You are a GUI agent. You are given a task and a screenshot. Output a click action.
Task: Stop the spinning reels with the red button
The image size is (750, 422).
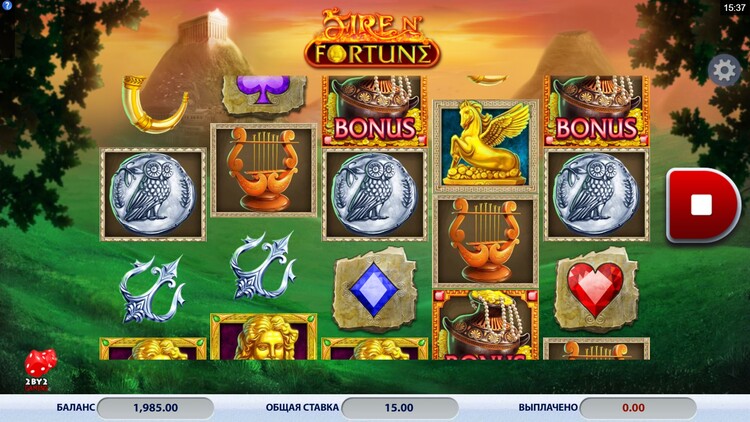coord(701,205)
